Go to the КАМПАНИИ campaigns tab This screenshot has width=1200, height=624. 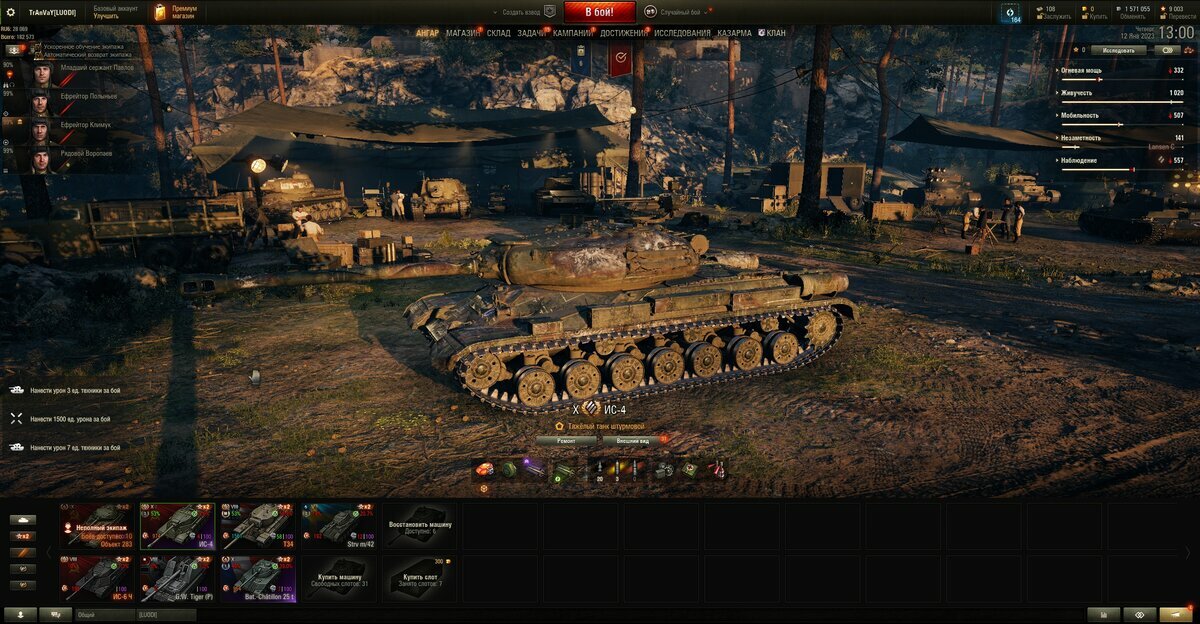(x=572, y=33)
